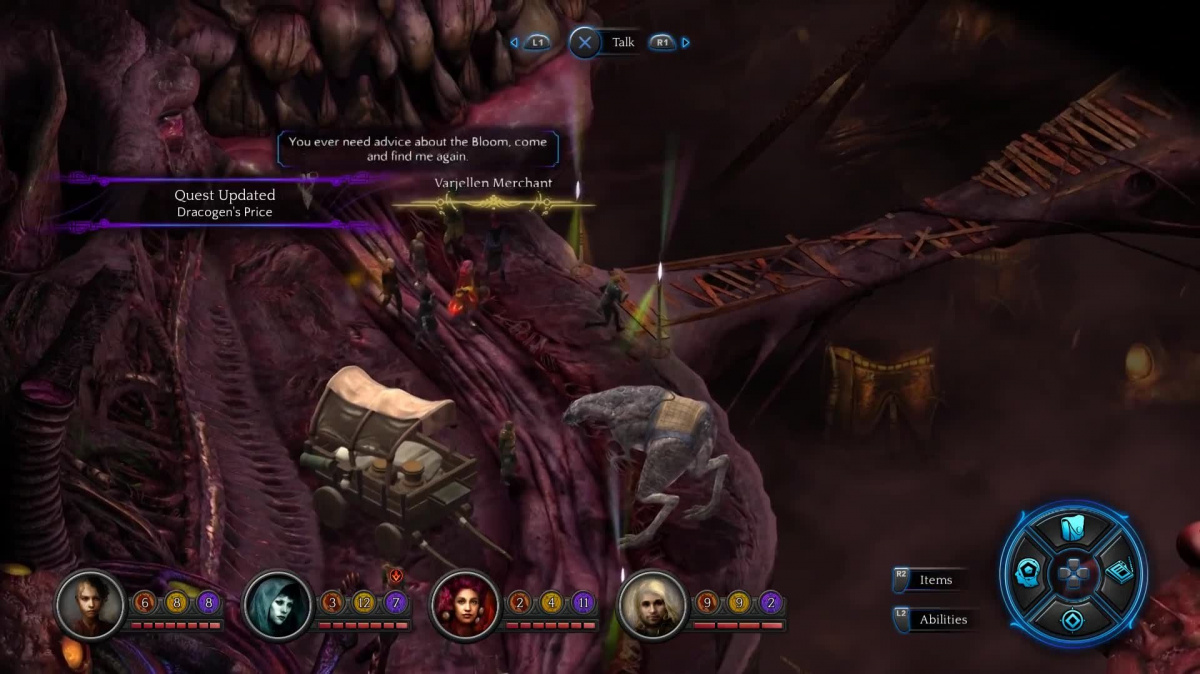Viewport: 1200px width, 674px height.
Task: Open the Dracogen's Price quest update
Action: click(x=223, y=204)
